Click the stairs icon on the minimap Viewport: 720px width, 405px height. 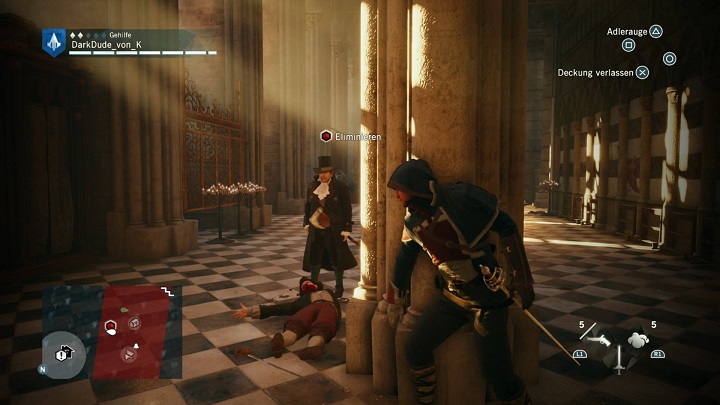point(167,291)
